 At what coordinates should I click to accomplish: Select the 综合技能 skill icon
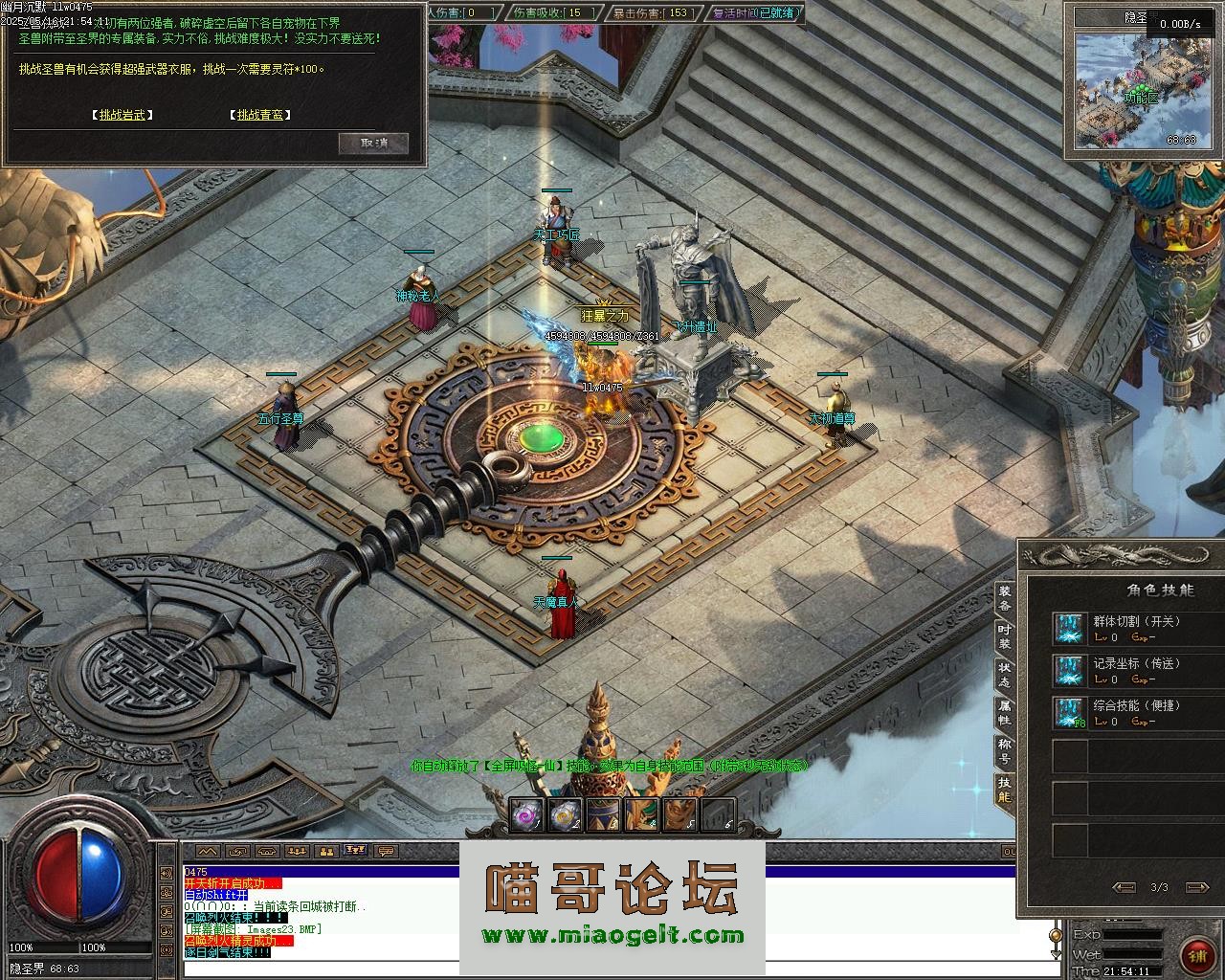coord(1068,713)
